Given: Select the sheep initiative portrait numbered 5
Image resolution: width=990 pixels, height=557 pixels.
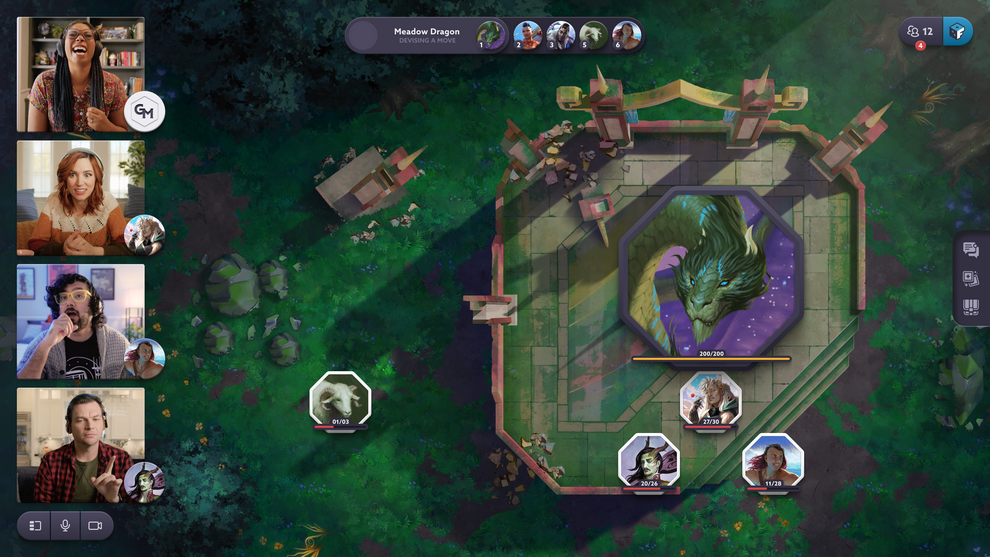Looking at the screenshot, I should click(x=593, y=35).
